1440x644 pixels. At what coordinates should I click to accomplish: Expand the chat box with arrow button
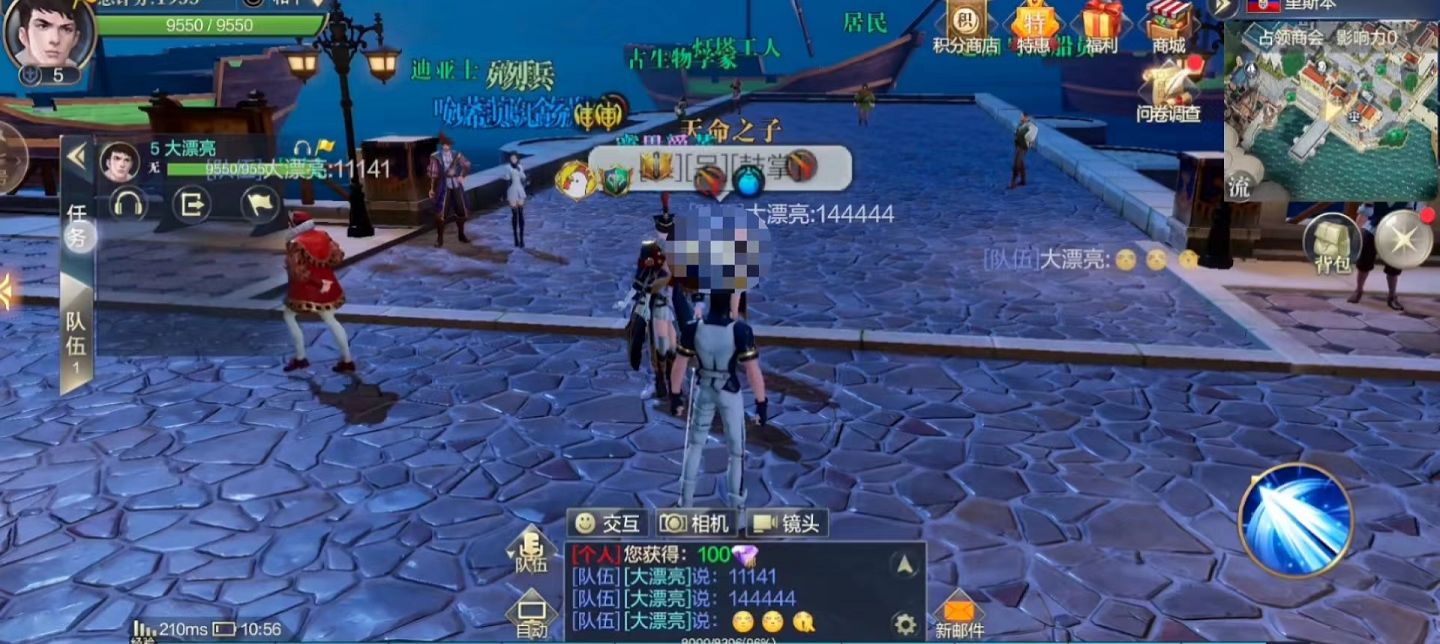(905, 565)
